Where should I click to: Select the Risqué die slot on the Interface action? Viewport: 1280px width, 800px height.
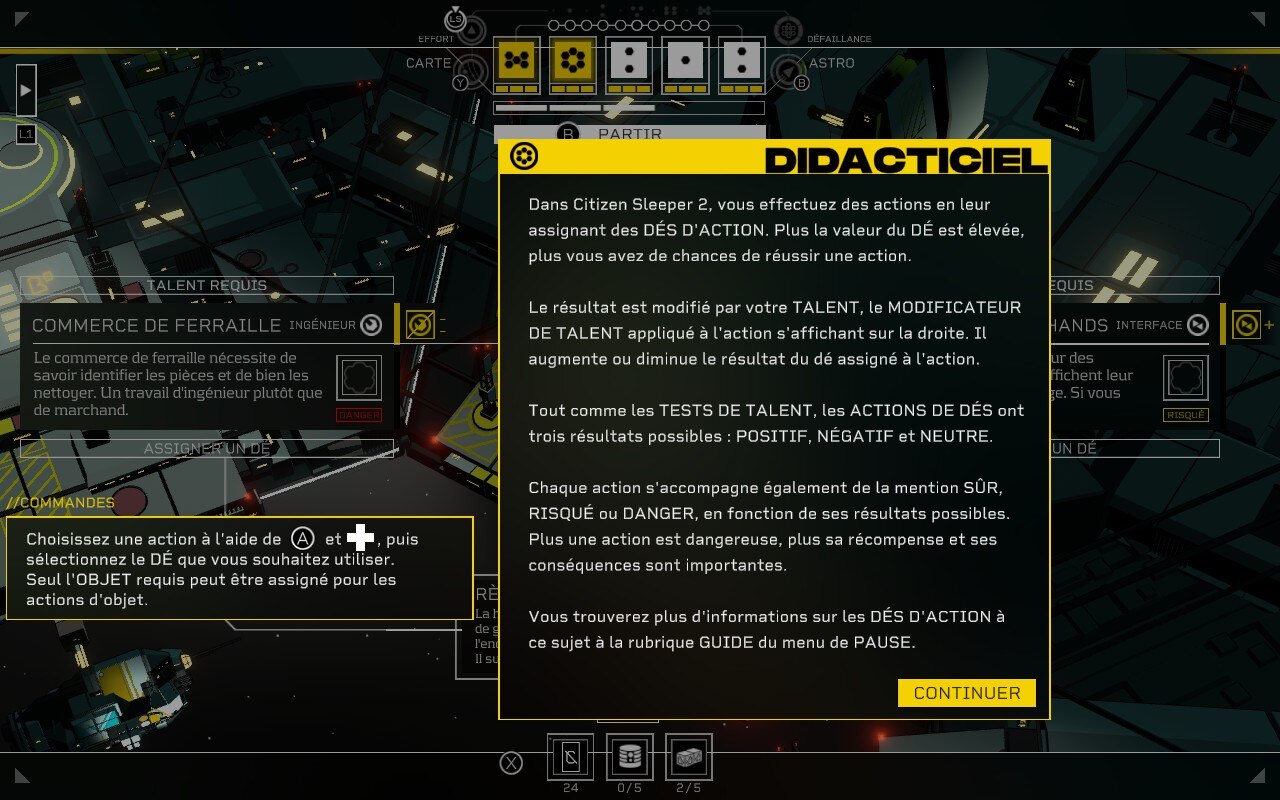pos(1186,379)
